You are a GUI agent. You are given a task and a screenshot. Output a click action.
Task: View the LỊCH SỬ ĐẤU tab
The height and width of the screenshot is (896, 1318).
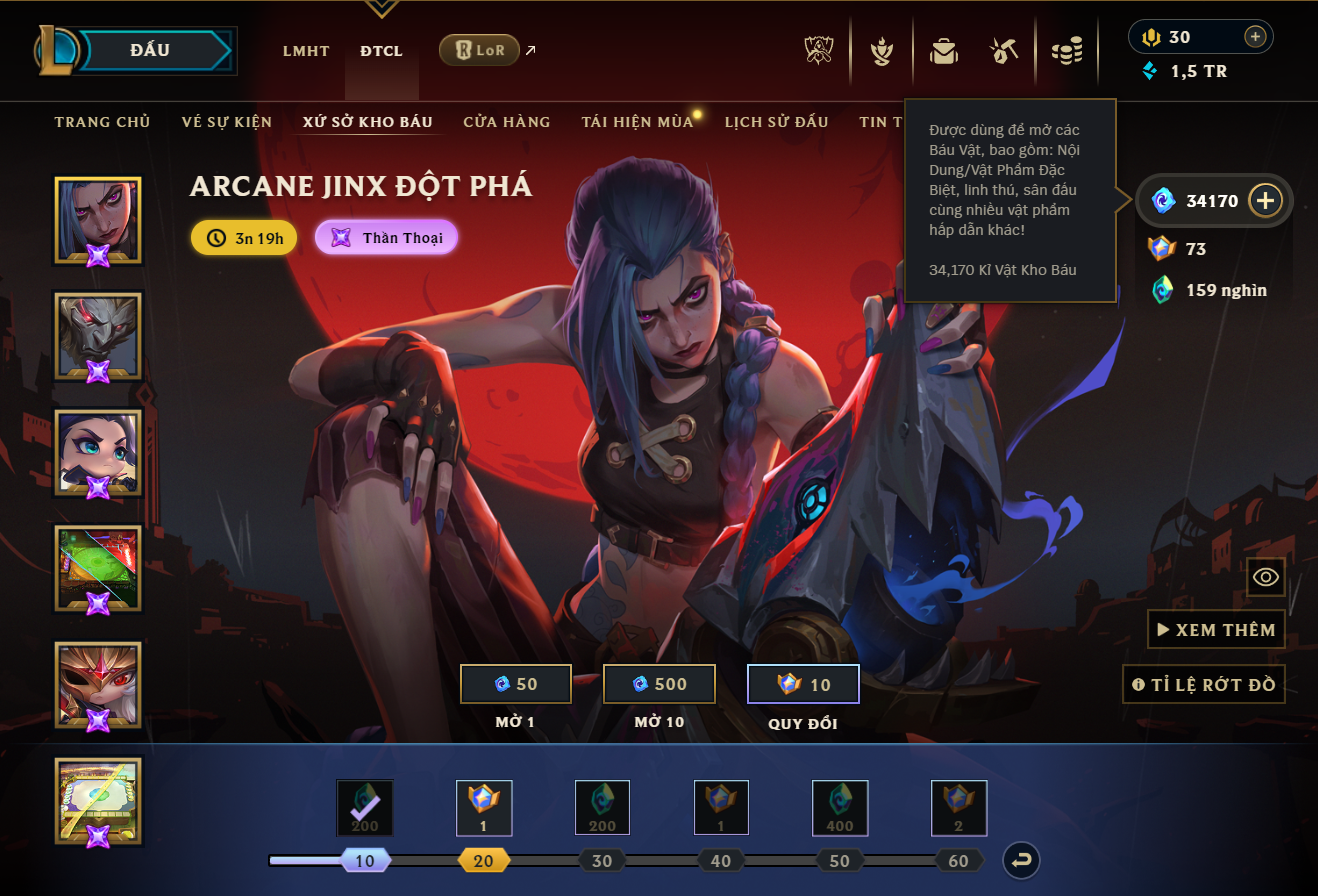click(x=777, y=122)
